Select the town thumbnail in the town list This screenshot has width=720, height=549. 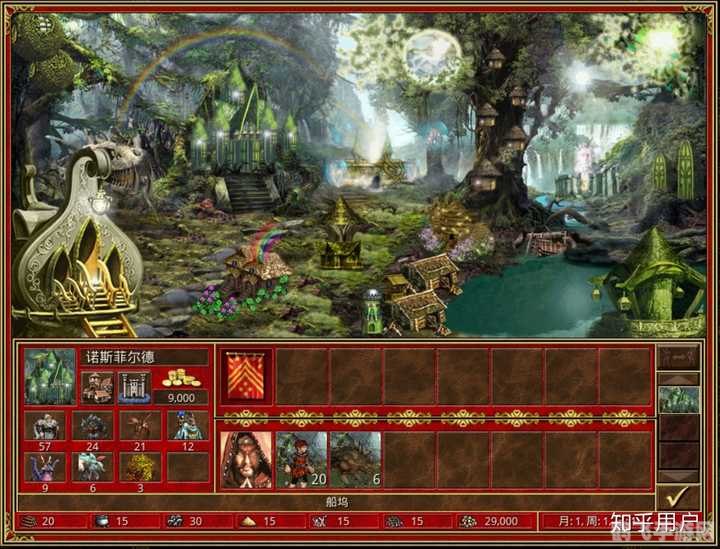[x=677, y=400]
